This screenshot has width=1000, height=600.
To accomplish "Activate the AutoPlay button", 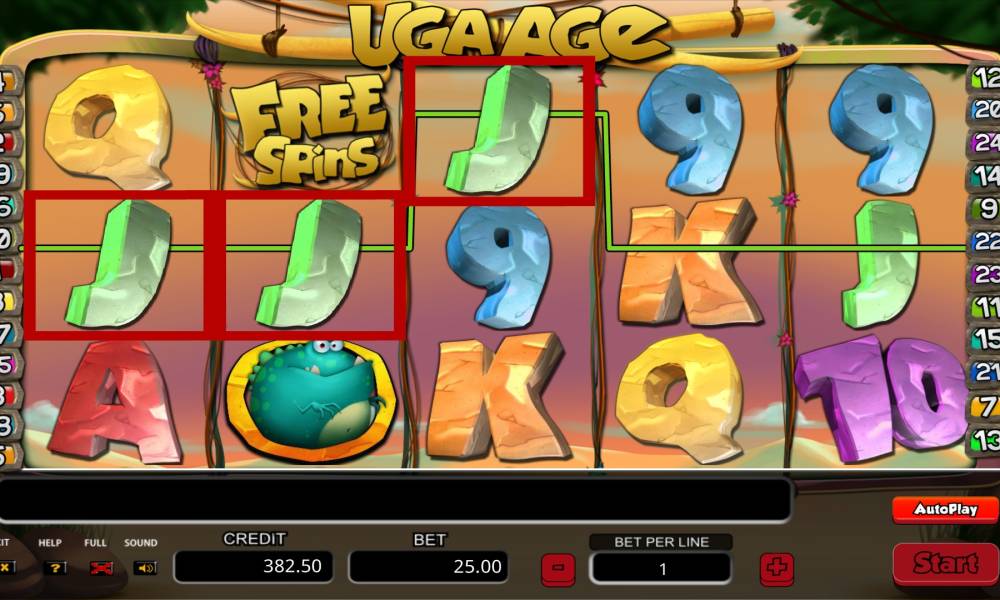I will [945, 509].
